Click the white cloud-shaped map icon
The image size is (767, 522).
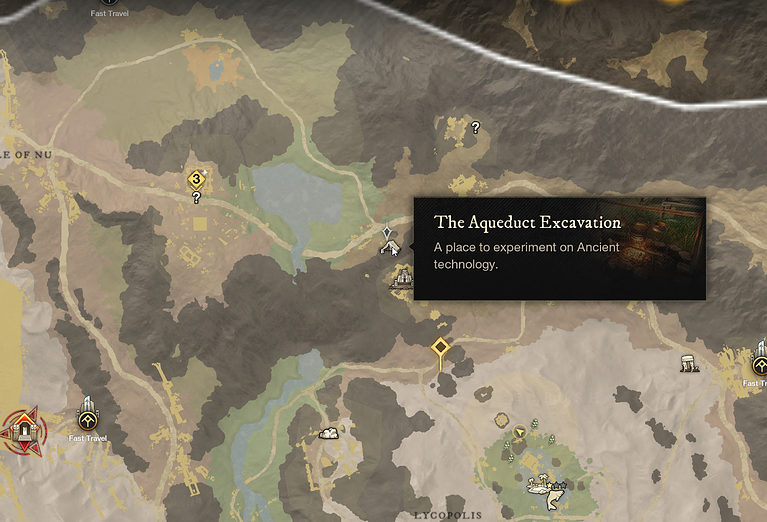(328, 433)
